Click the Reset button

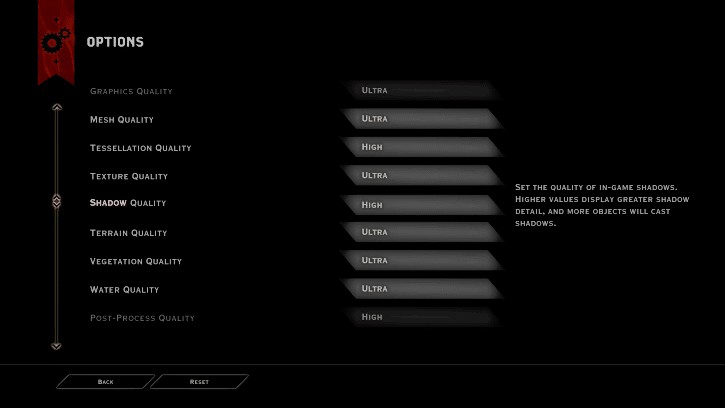198,381
